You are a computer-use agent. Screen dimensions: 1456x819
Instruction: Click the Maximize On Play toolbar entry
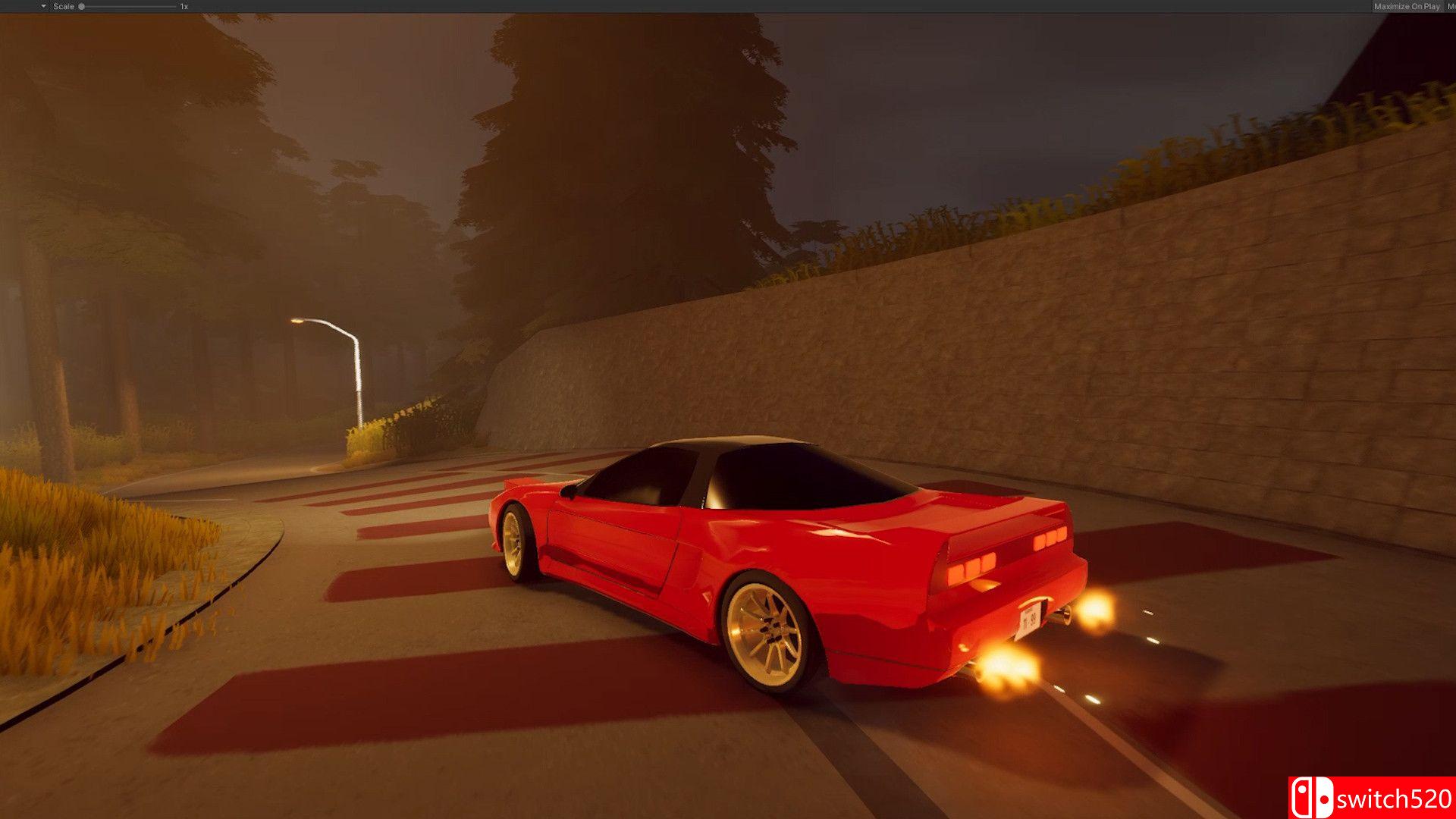1407,5
